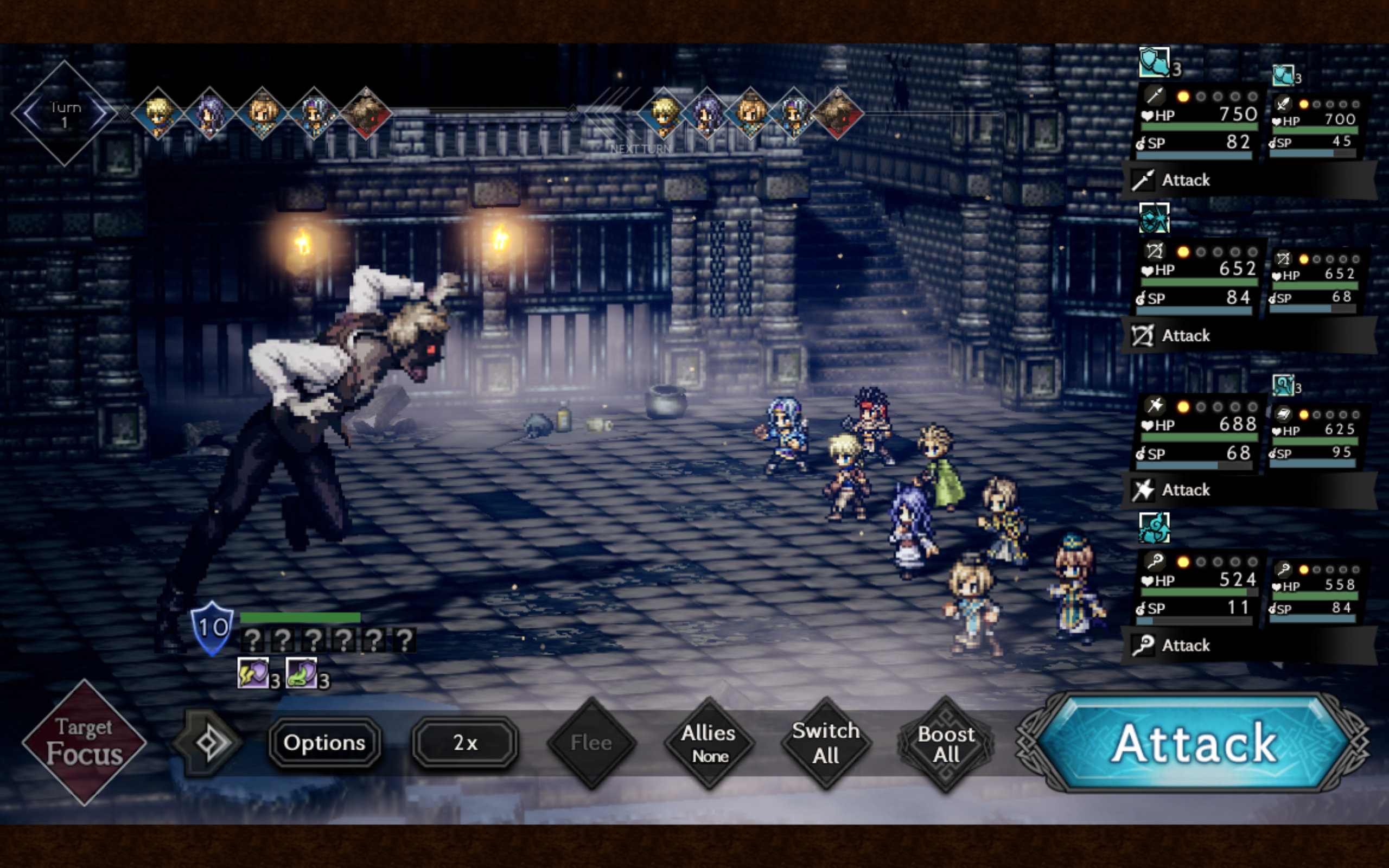Select the Turn 1 diamond indicator
Viewport: 1389px width, 868px height.
[64, 114]
